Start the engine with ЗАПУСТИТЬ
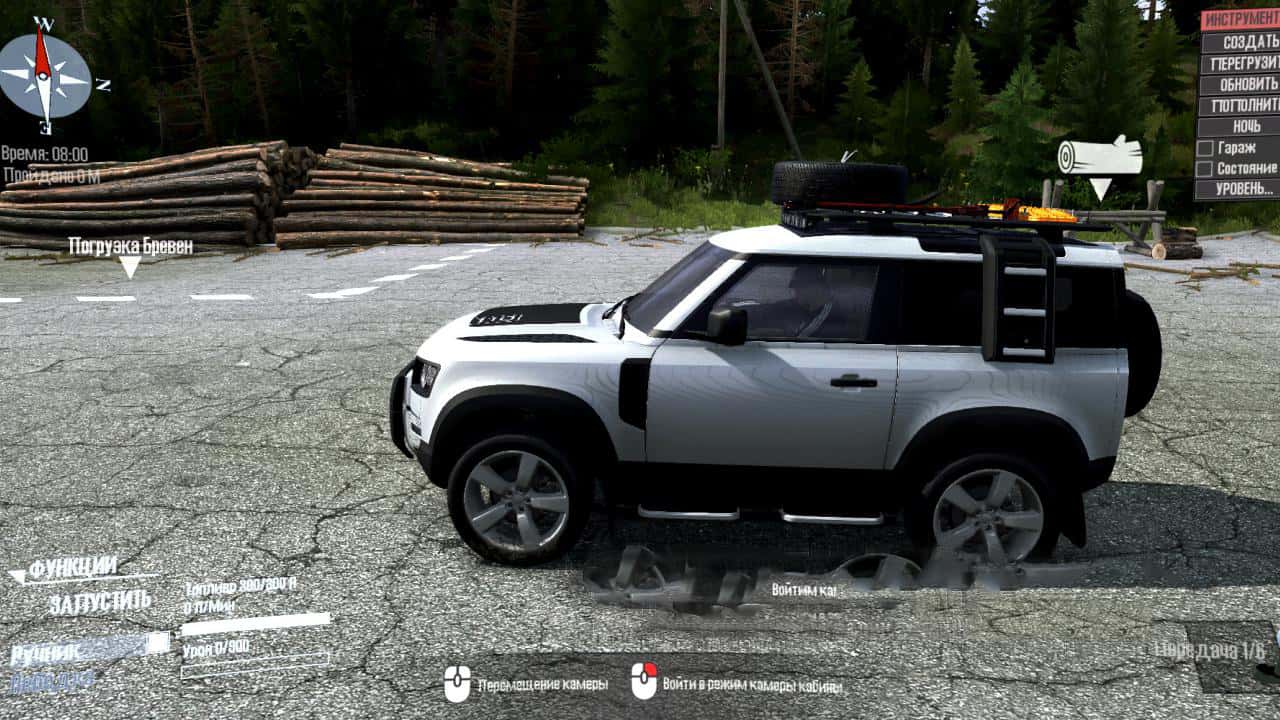Viewport: 1280px width, 720px height. [99, 602]
